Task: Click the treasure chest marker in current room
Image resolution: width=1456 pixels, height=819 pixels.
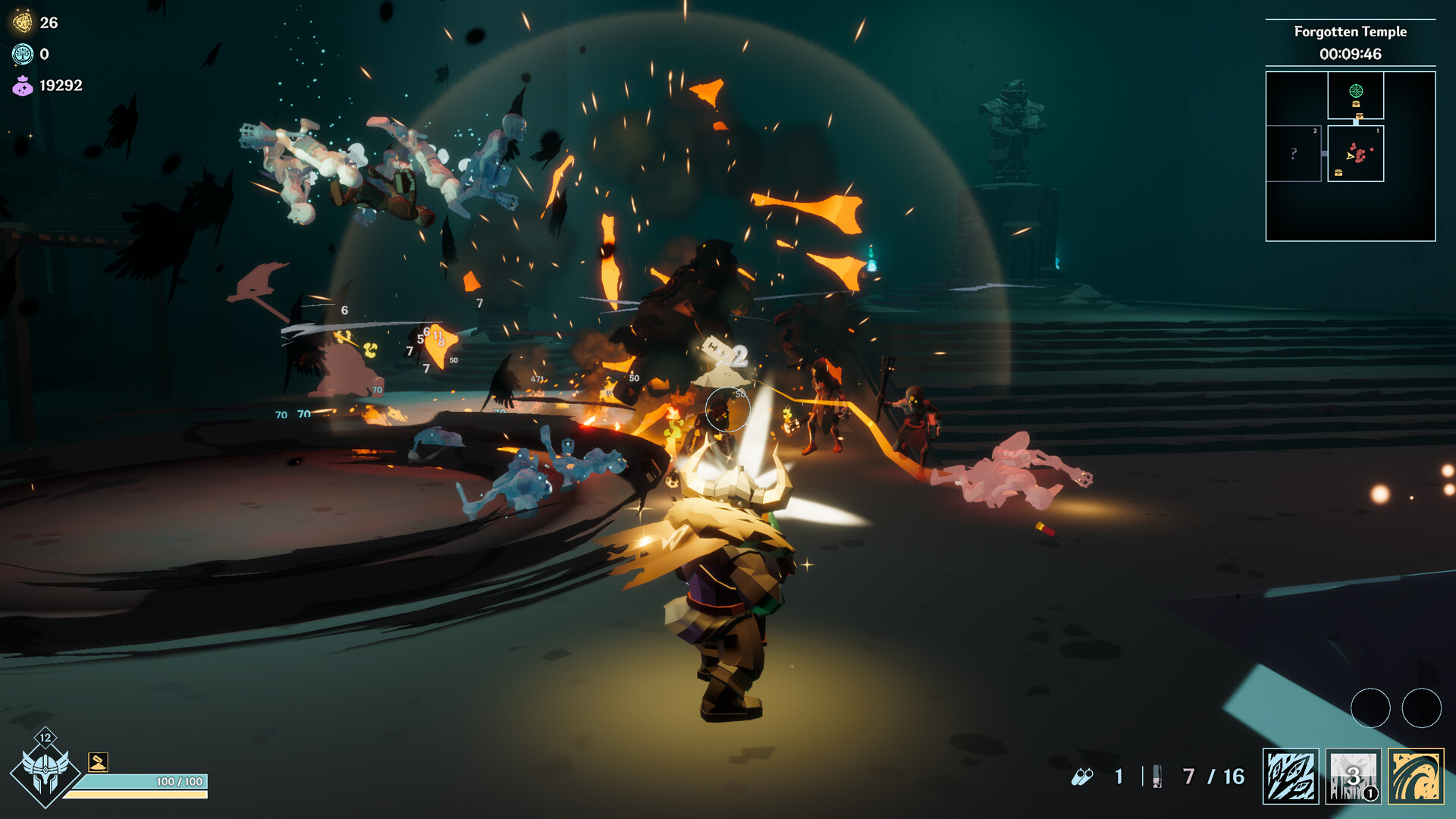Action: point(1338,173)
